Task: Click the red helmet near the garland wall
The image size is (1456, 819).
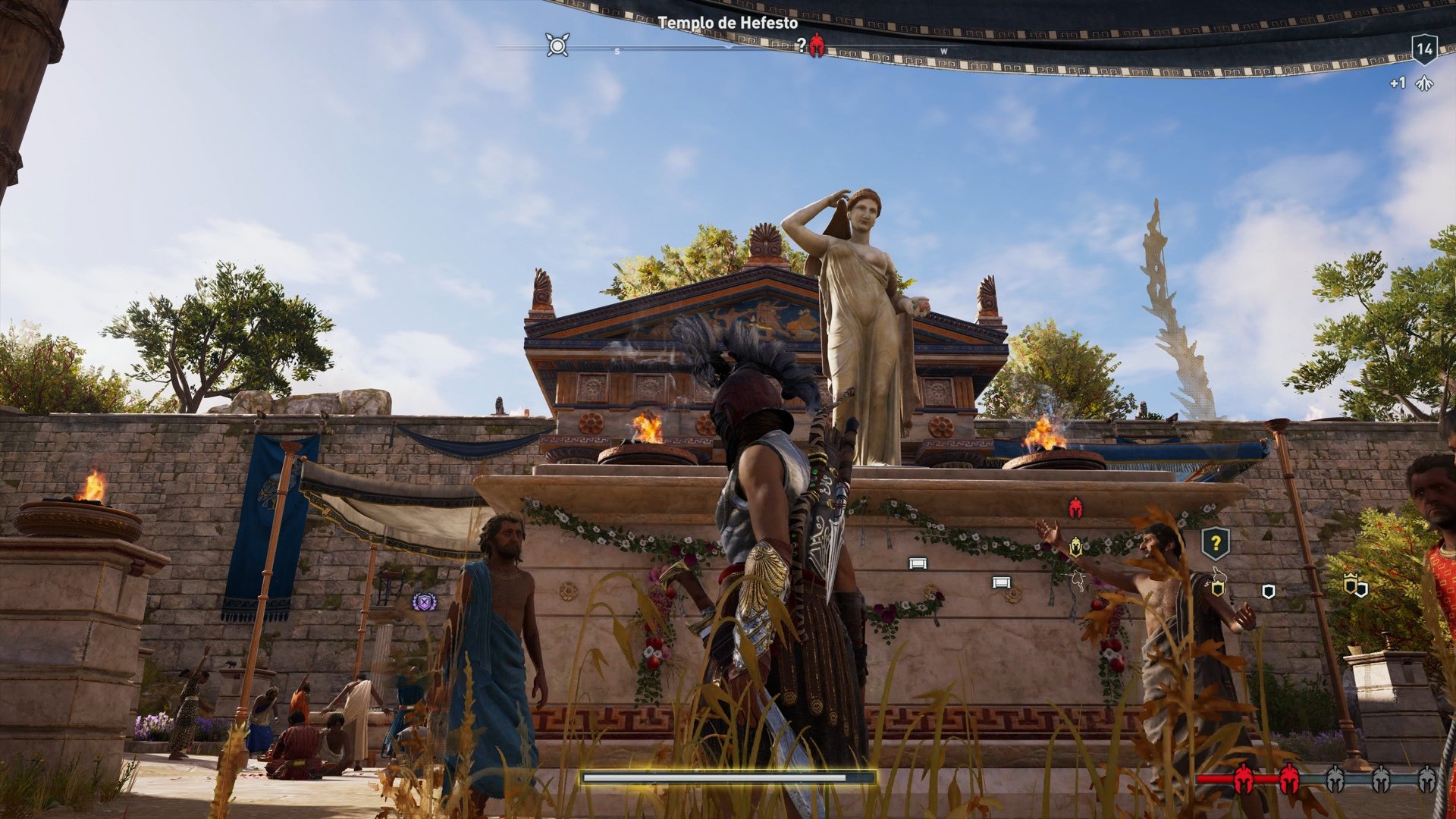Action: 1075,508
